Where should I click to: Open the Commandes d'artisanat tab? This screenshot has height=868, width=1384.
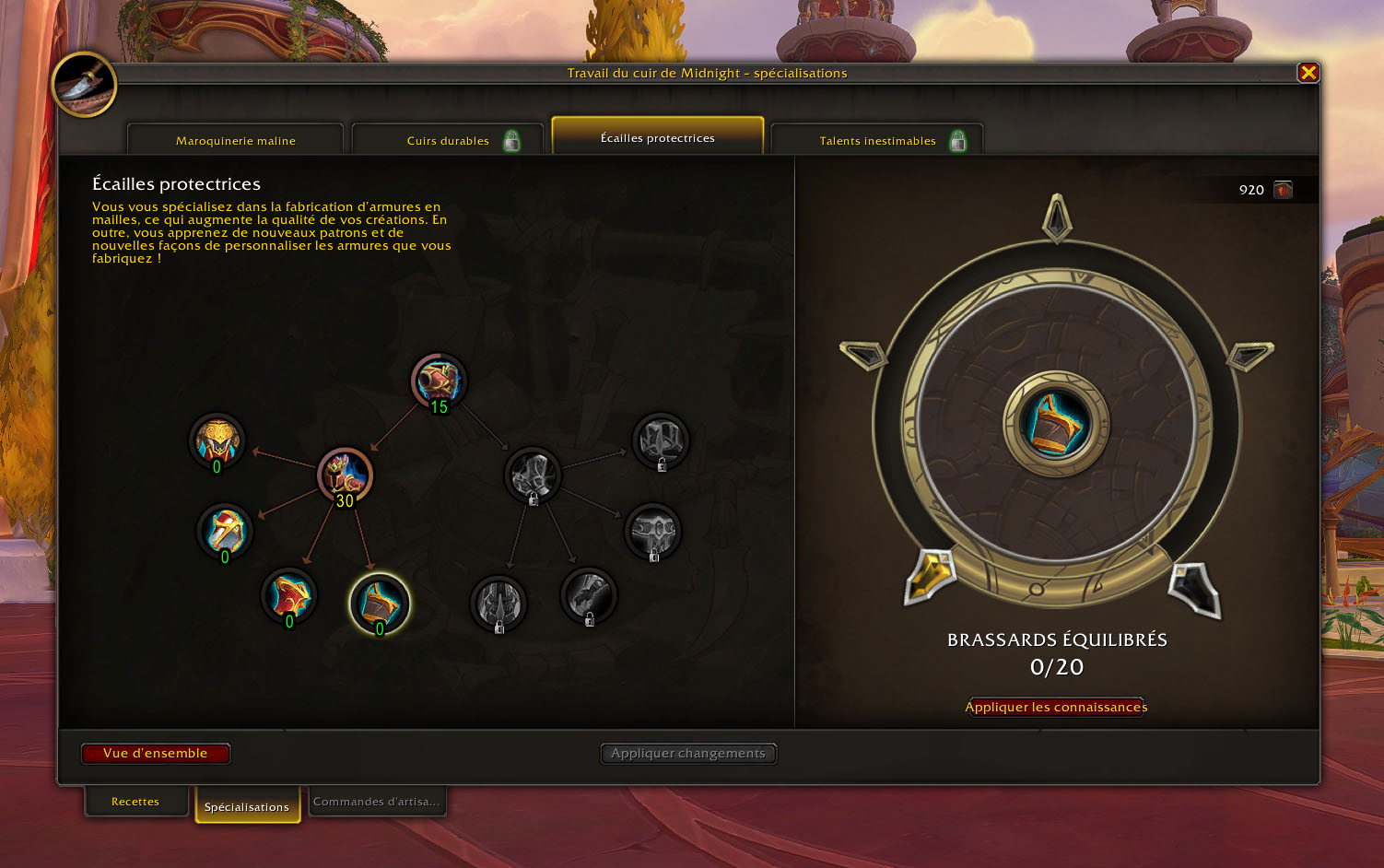[x=376, y=802]
